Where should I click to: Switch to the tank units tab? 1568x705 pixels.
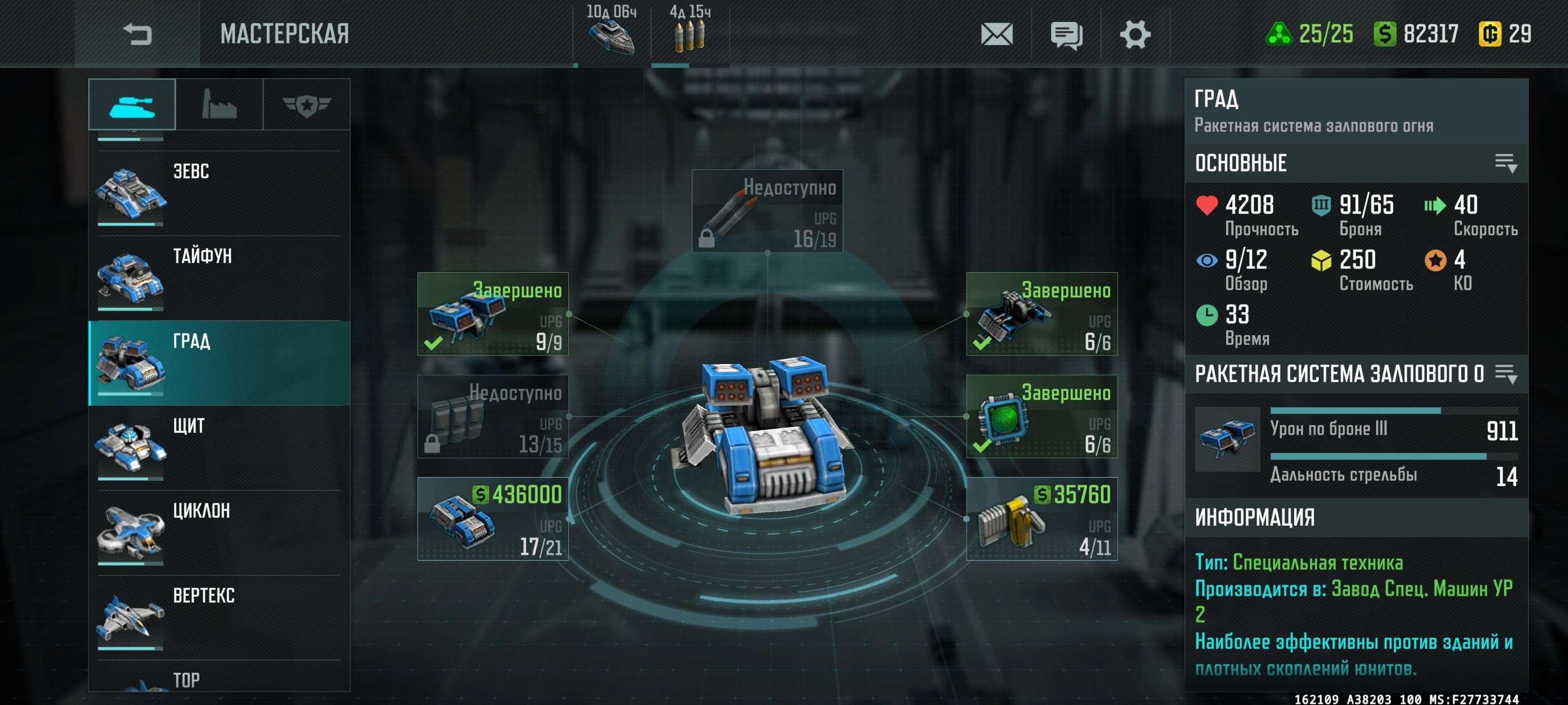pos(132,105)
